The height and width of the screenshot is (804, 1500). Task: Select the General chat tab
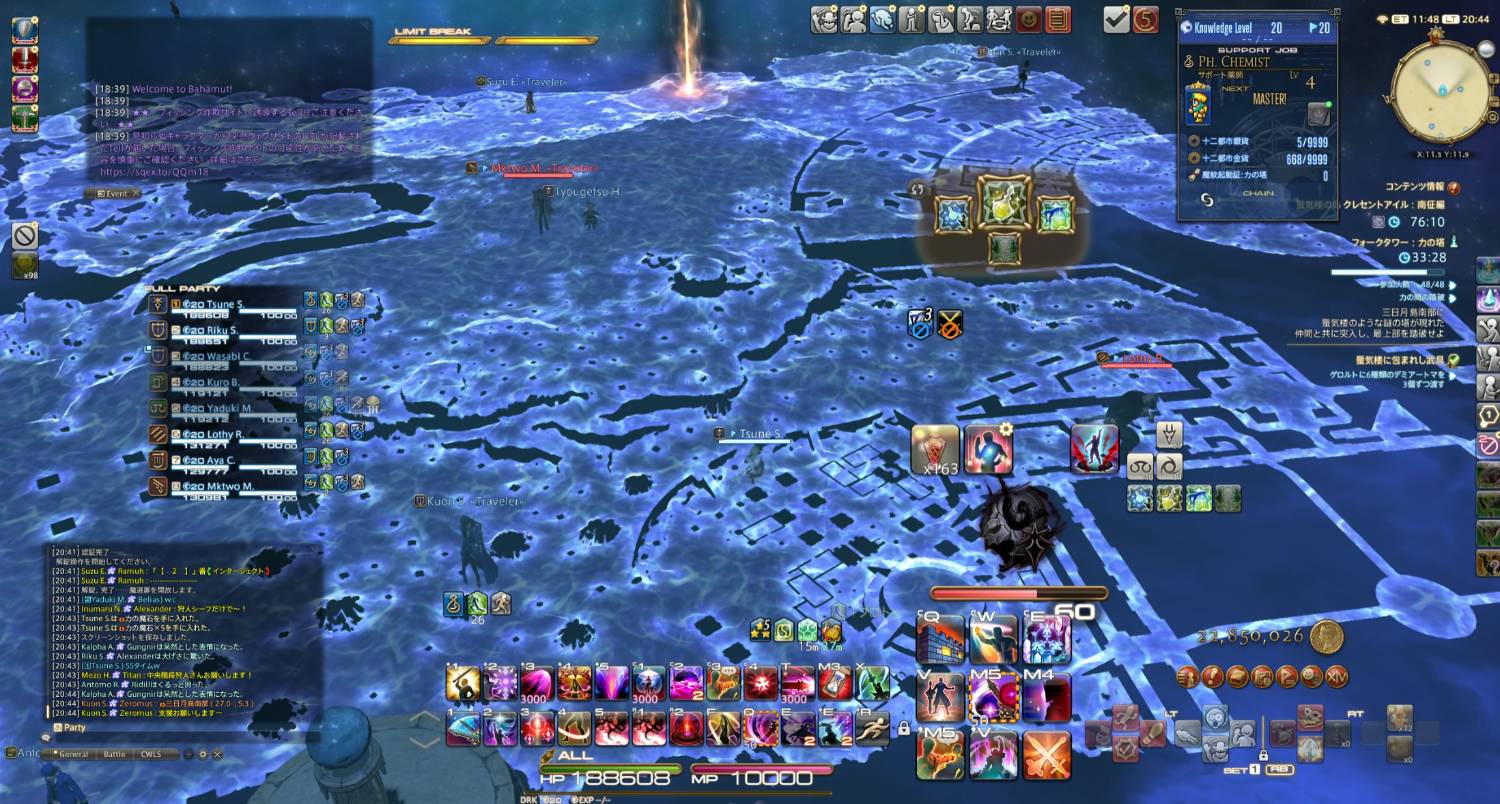(x=71, y=754)
